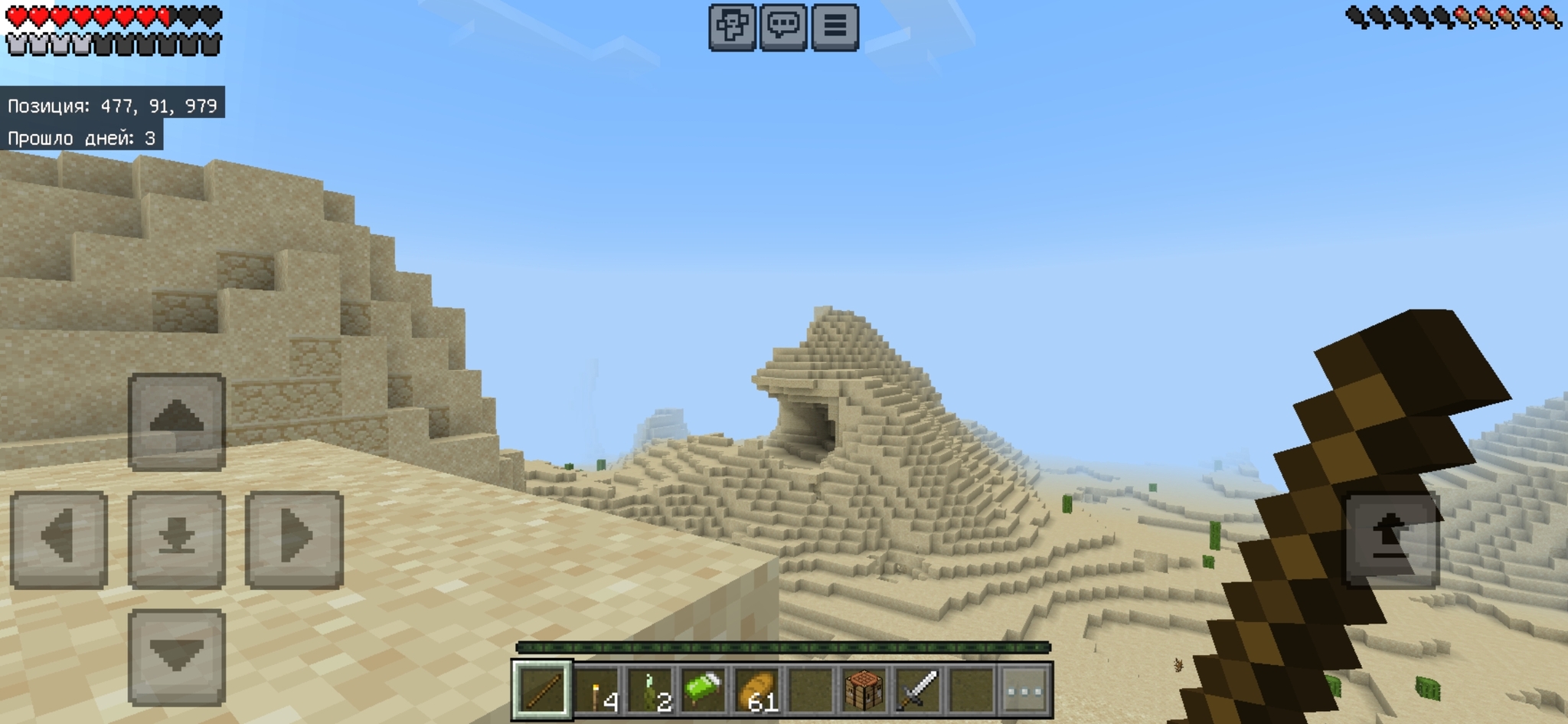Toggle the sneak button in the D-pad center
The image size is (1568, 724).
tap(177, 539)
